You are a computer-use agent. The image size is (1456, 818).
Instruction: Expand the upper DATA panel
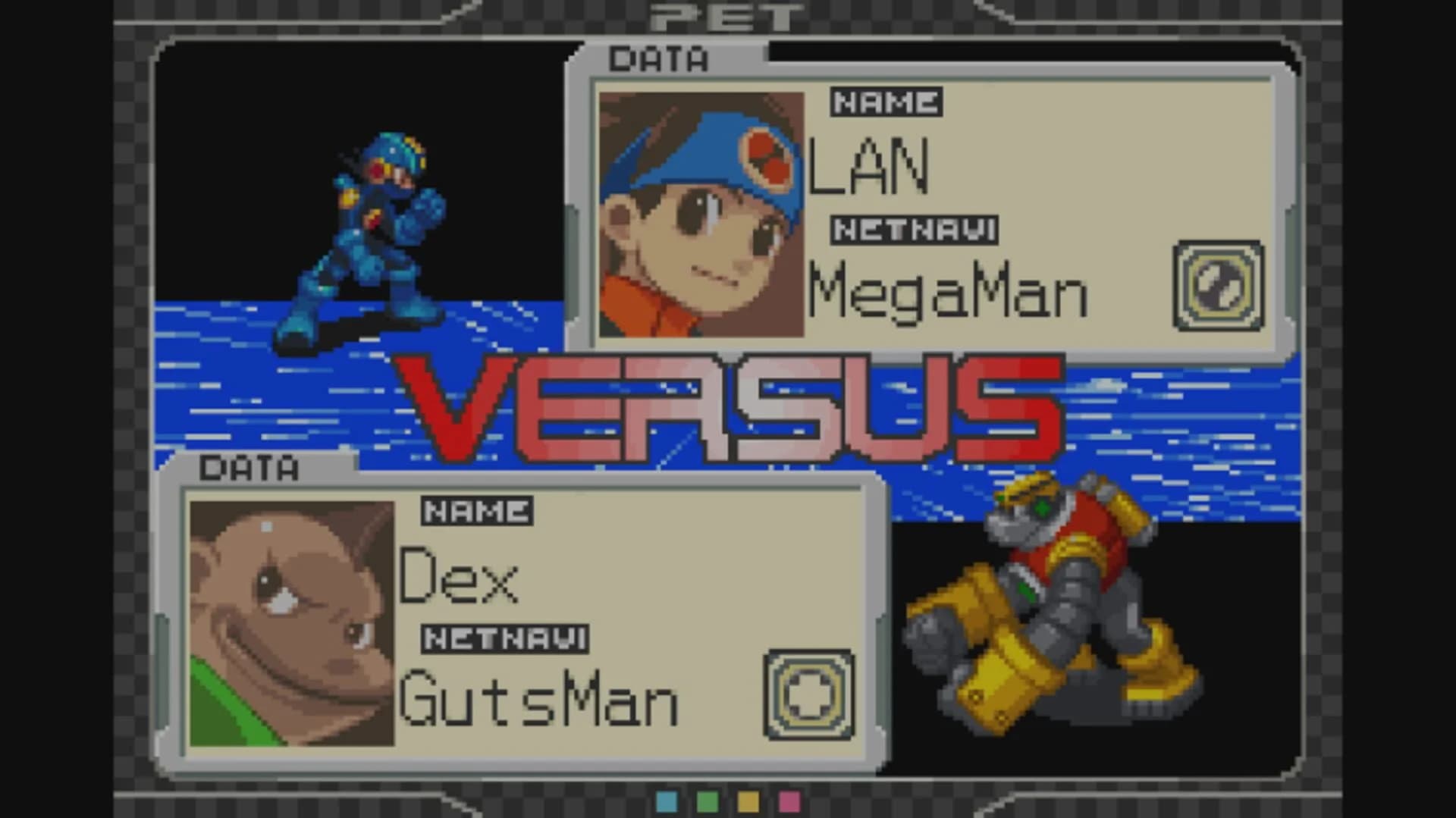(x=658, y=59)
